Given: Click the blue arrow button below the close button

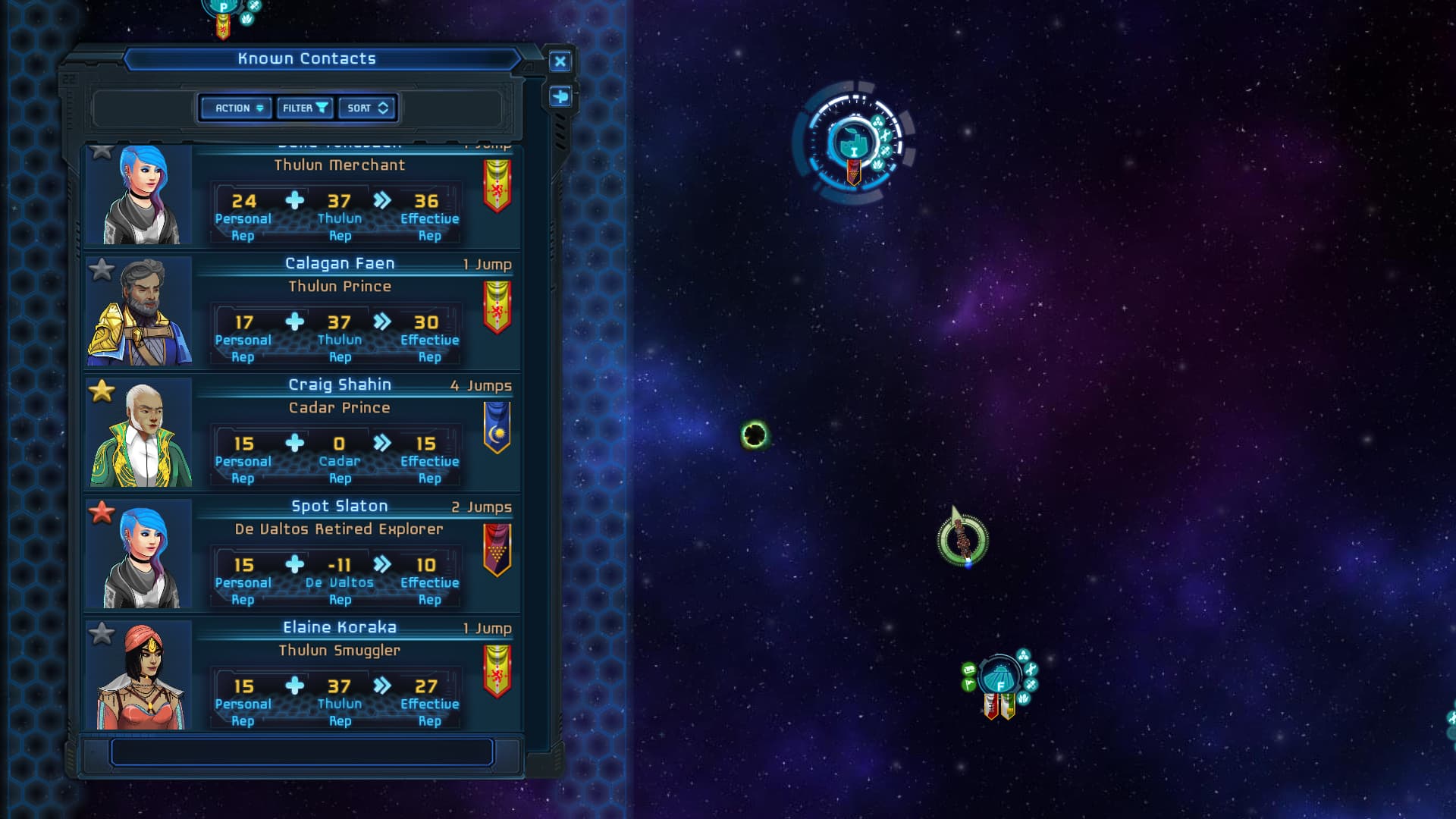Looking at the screenshot, I should (560, 97).
